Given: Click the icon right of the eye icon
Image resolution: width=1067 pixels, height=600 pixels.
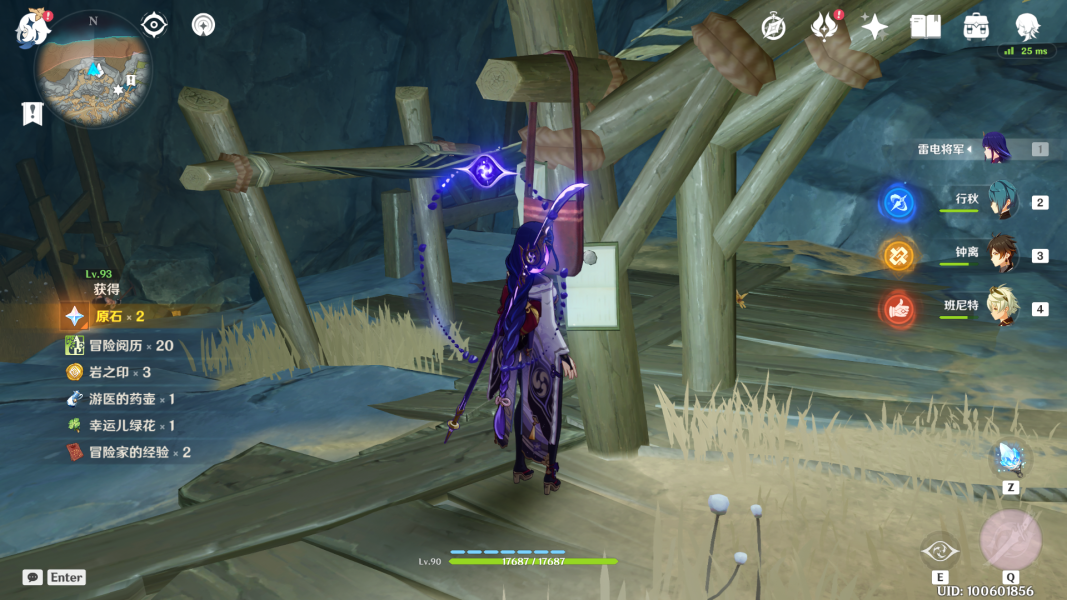Looking at the screenshot, I should pyautogui.click(x=203, y=25).
